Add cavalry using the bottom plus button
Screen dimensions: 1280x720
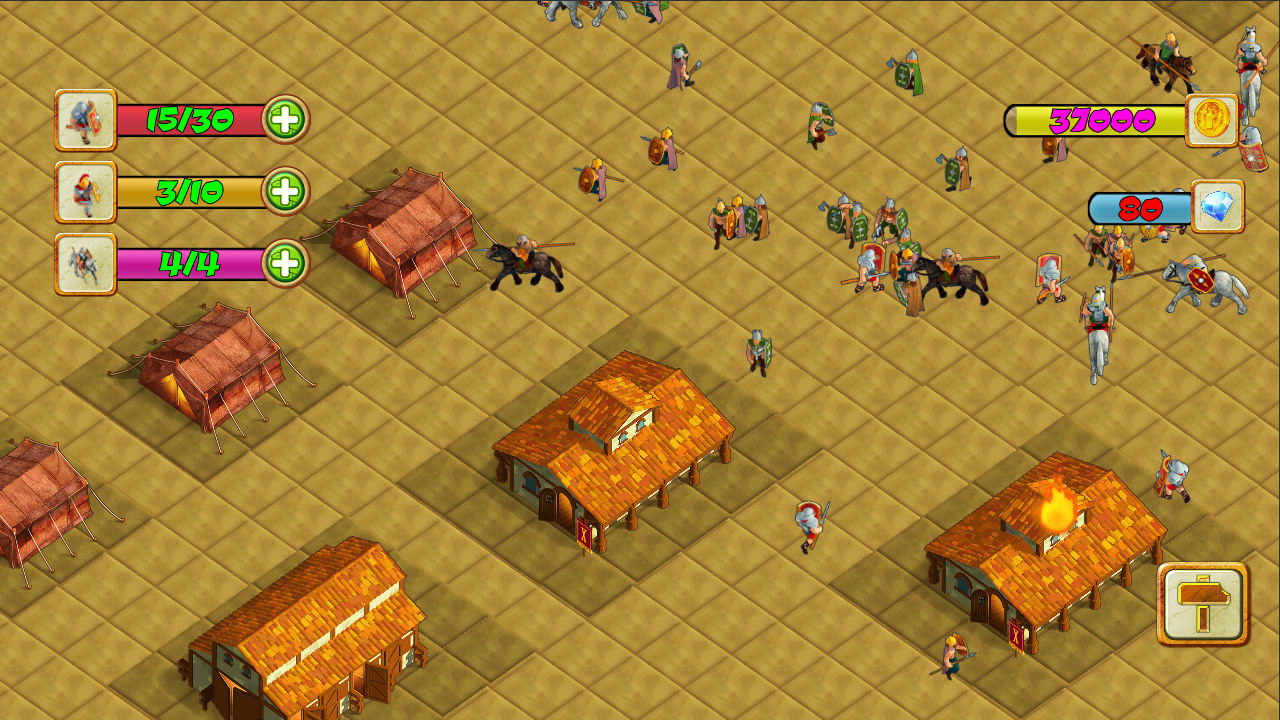point(289,265)
